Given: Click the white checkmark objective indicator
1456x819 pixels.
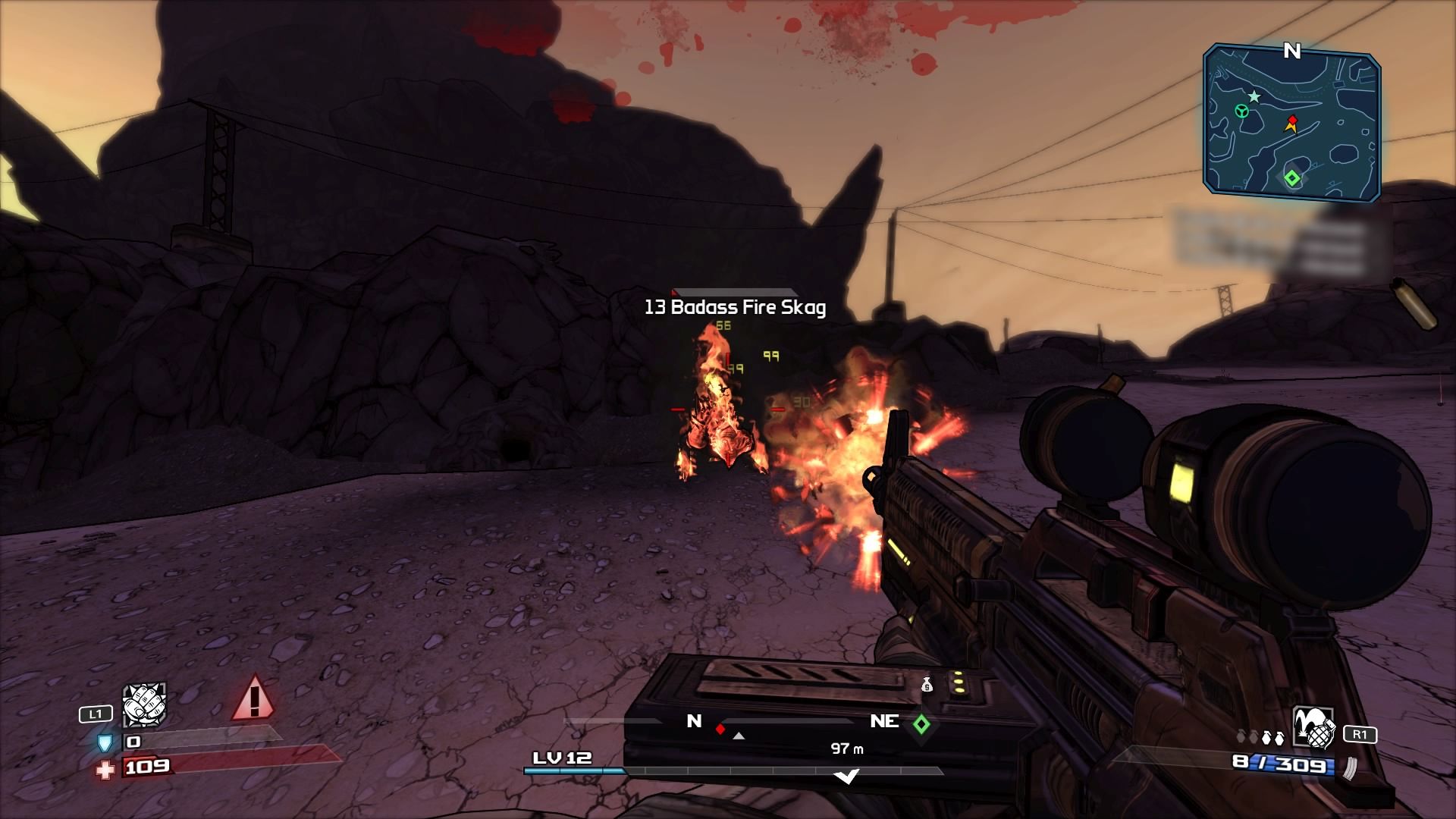Looking at the screenshot, I should [x=846, y=776].
